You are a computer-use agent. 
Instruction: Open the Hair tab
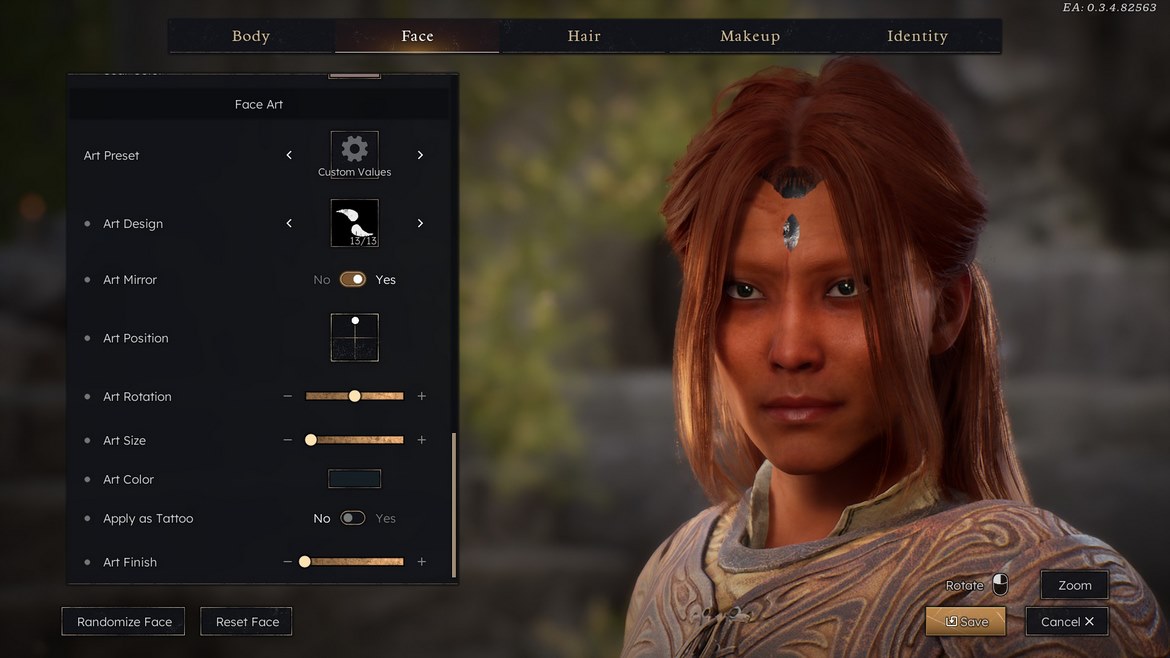pos(584,36)
